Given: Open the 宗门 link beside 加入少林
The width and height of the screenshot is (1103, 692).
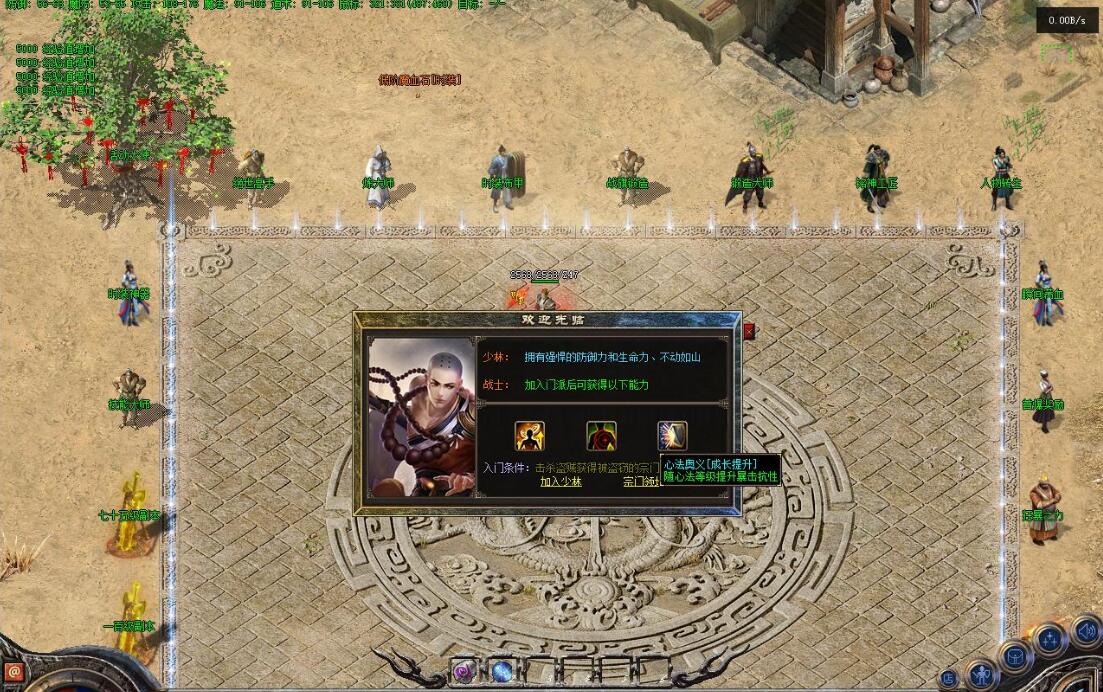Looking at the screenshot, I should click(x=640, y=481).
